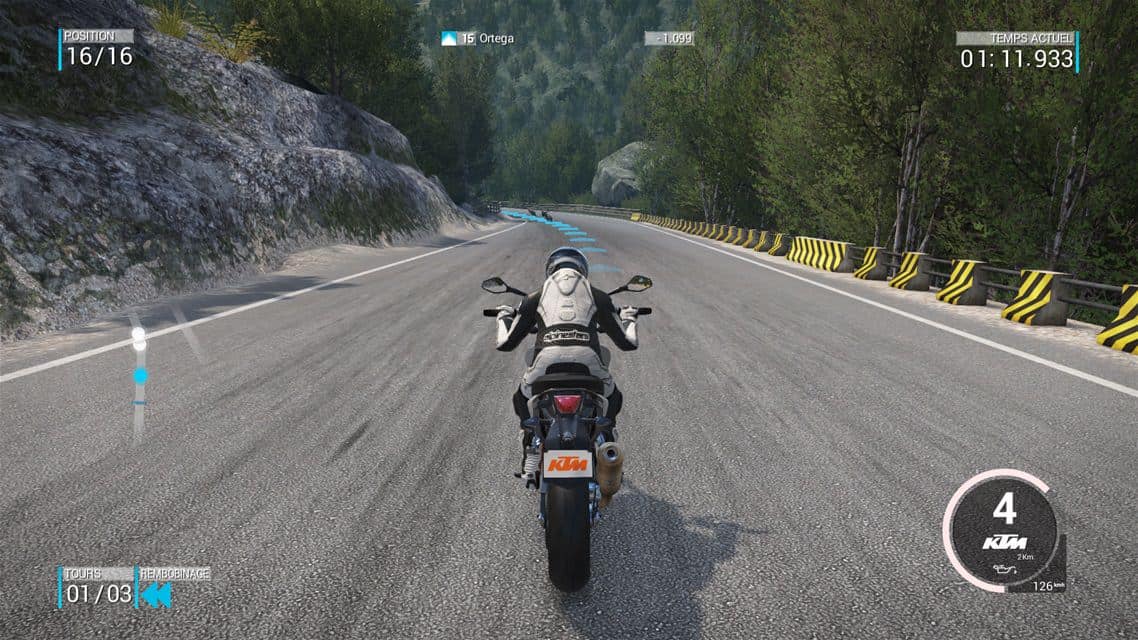Activate the Rembobinage rewind arrows icon
This screenshot has width=1138, height=640.
156,595
